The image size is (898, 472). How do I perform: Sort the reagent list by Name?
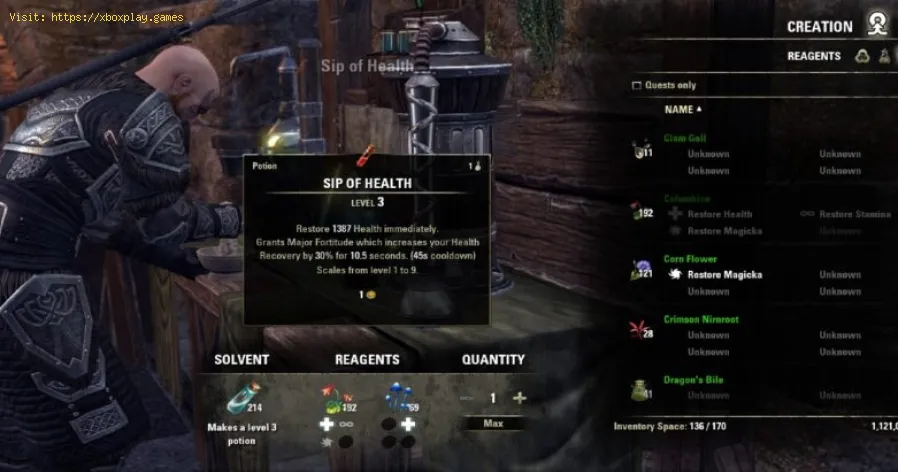point(682,109)
